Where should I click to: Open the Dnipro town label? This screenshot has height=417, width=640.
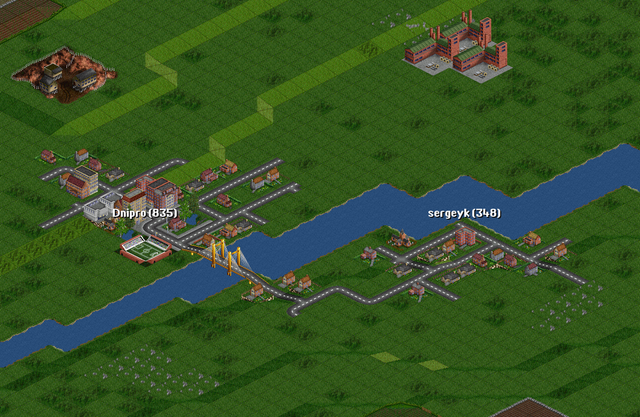coord(145,213)
